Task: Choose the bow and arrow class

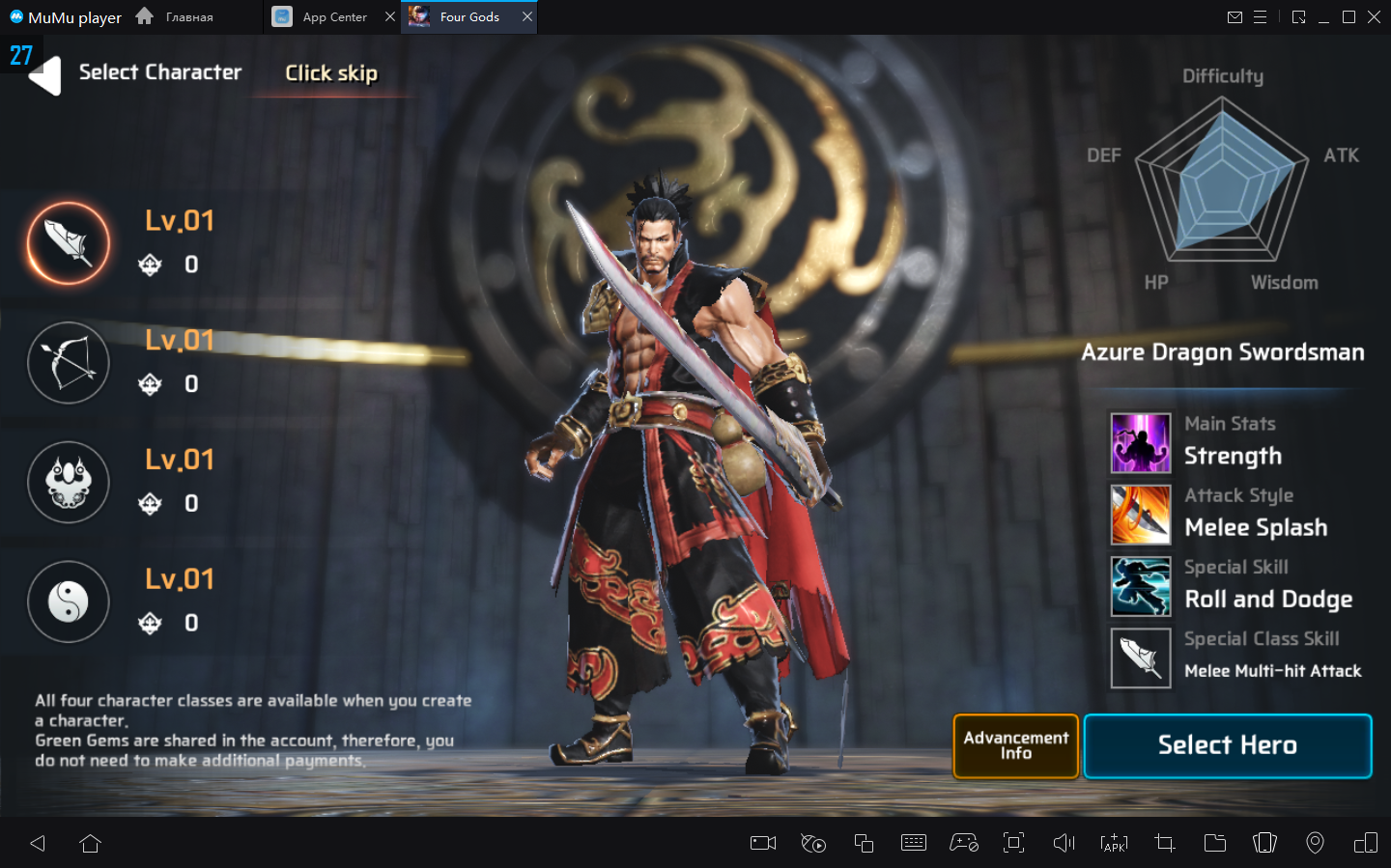Action: click(69, 363)
